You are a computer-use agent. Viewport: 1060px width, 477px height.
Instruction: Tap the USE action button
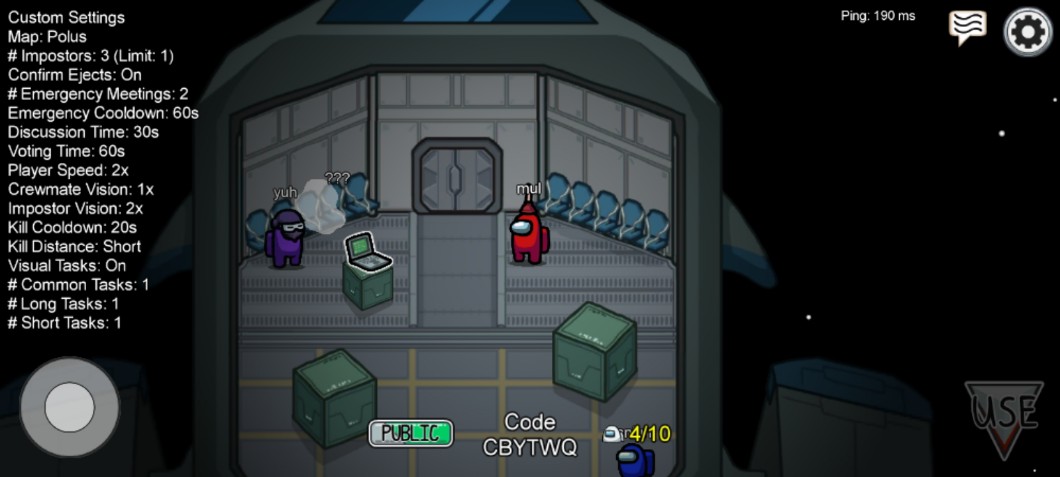coord(1004,416)
